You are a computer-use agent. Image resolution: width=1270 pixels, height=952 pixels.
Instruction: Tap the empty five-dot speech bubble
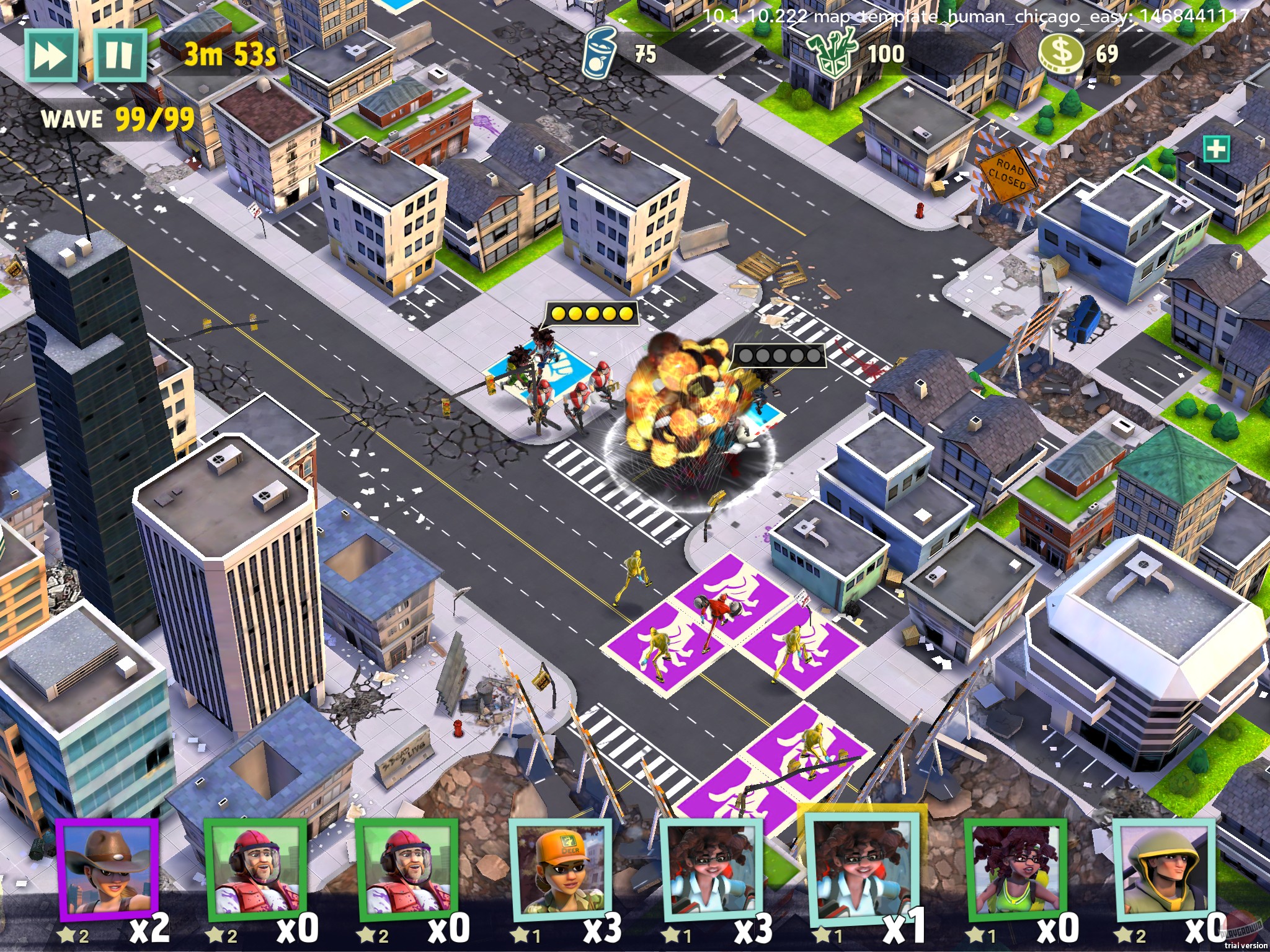[779, 355]
